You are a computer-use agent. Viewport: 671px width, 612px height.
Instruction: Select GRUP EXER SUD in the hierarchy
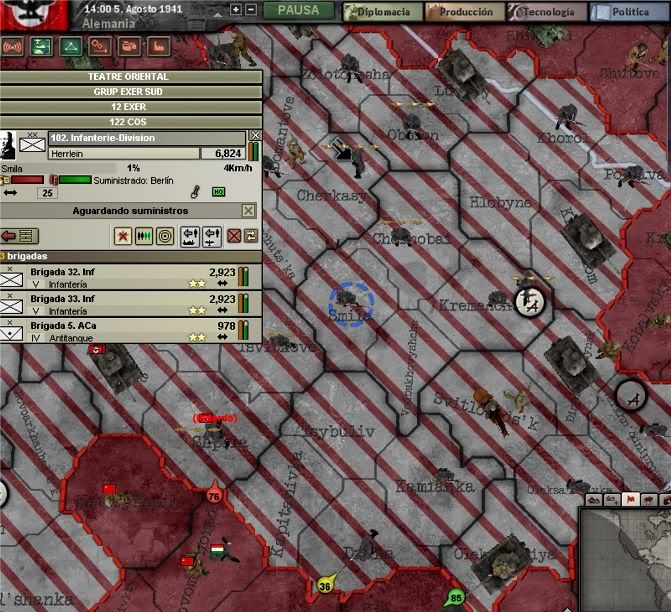pos(131,91)
